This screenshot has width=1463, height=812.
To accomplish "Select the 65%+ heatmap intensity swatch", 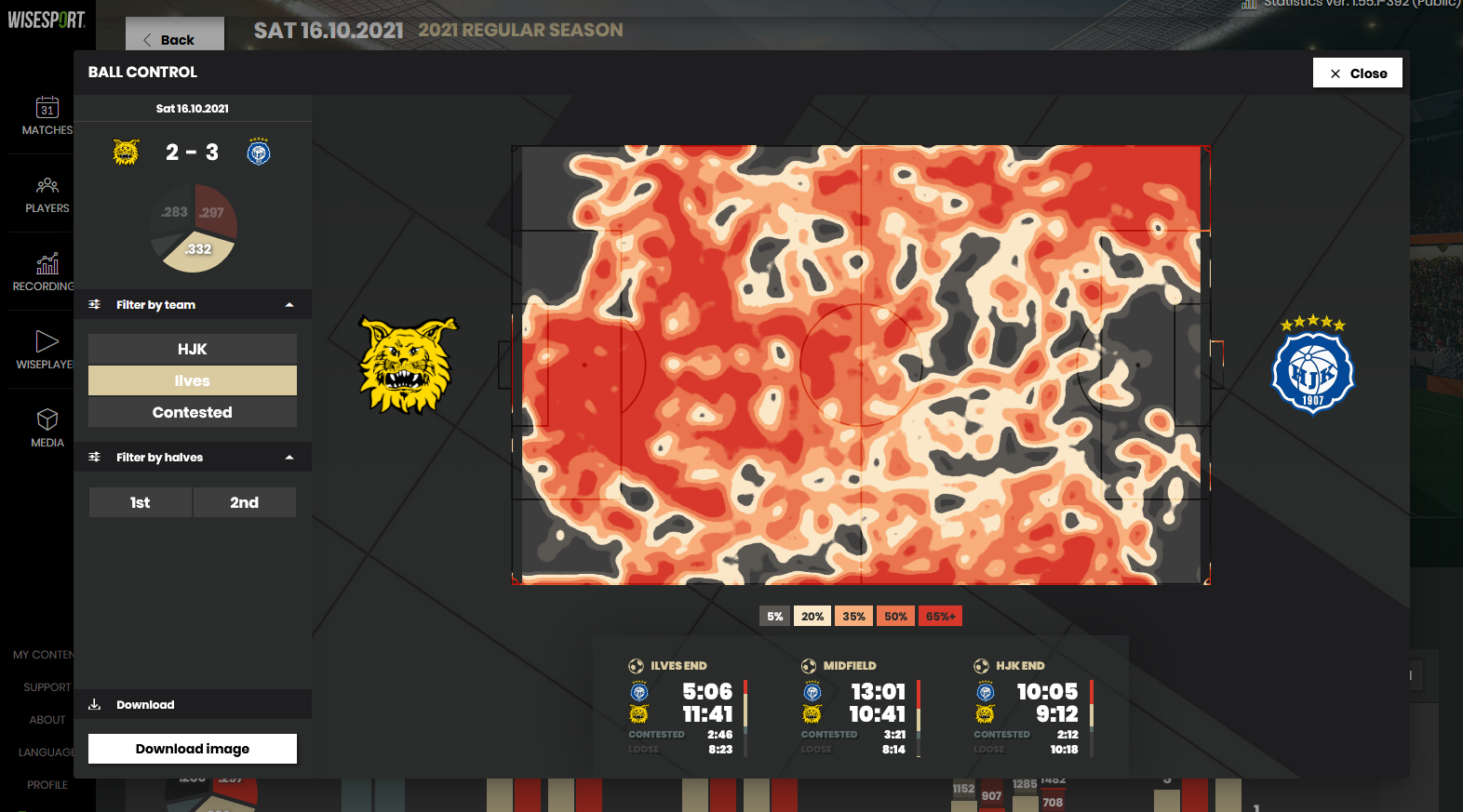I will pyautogui.click(x=940, y=615).
